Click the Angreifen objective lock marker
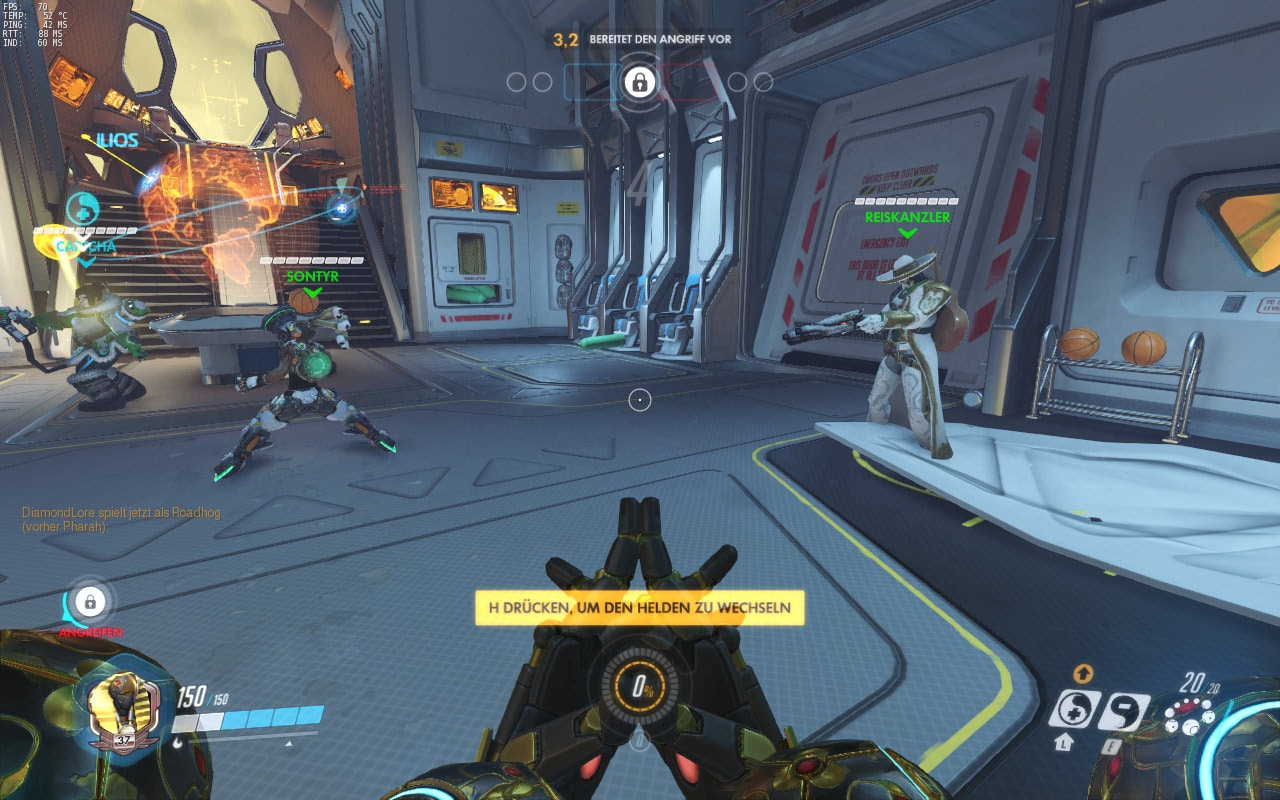Viewport: 1280px width, 800px height. coord(90,603)
